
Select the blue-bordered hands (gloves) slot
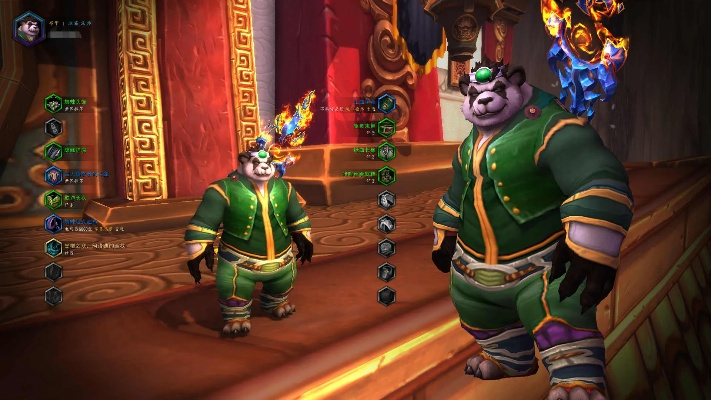click(x=386, y=103)
